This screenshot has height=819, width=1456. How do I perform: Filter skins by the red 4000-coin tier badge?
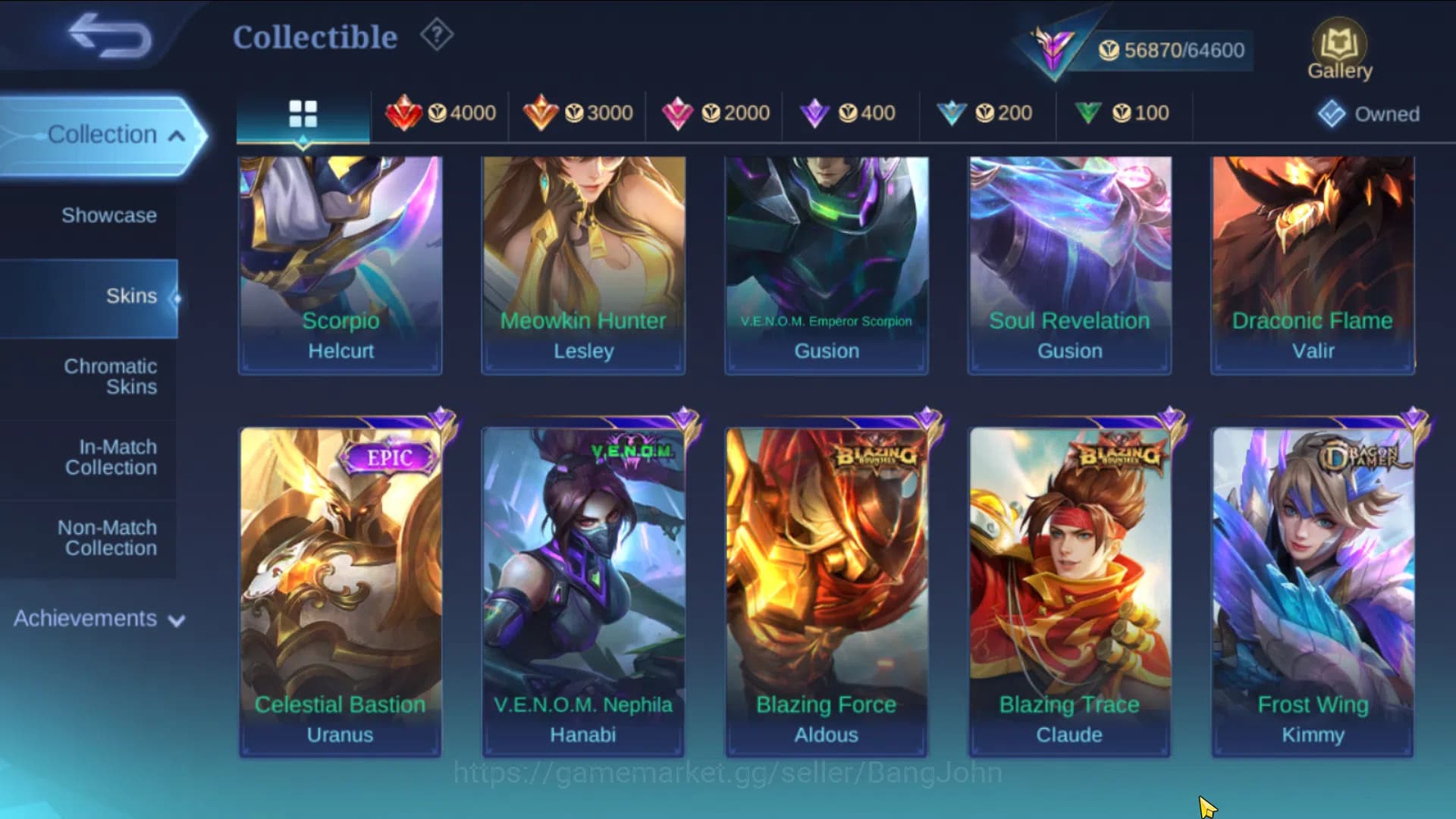pos(444,113)
